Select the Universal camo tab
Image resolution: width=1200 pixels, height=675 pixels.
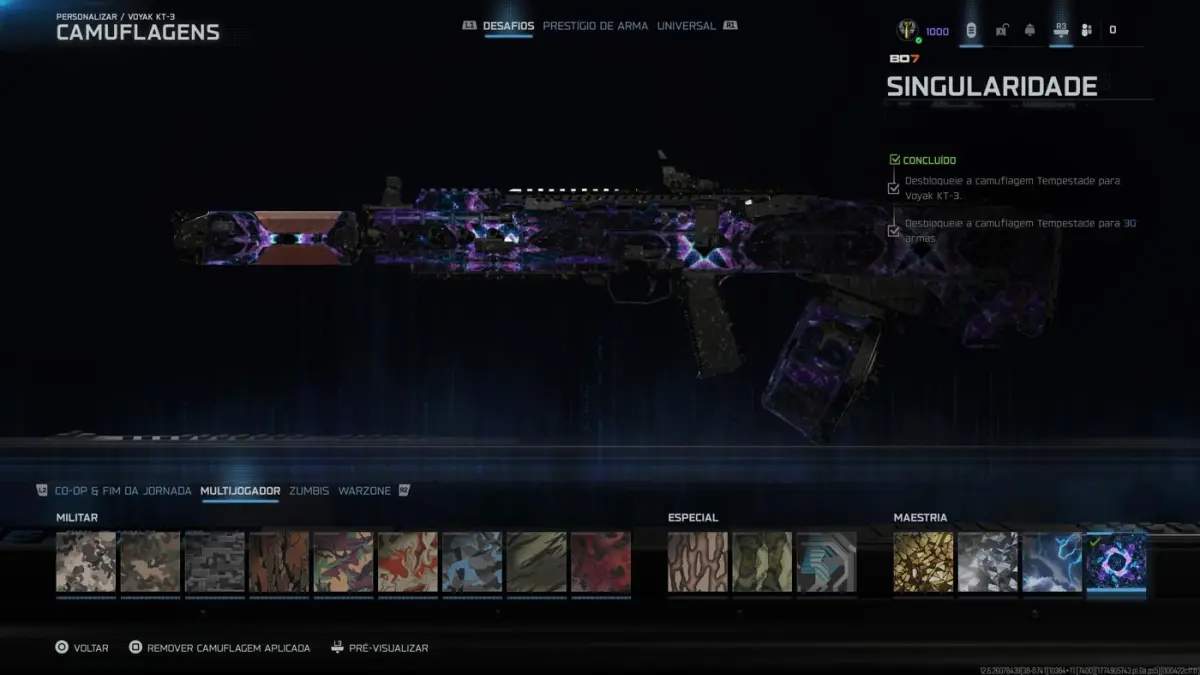pos(686,26)
